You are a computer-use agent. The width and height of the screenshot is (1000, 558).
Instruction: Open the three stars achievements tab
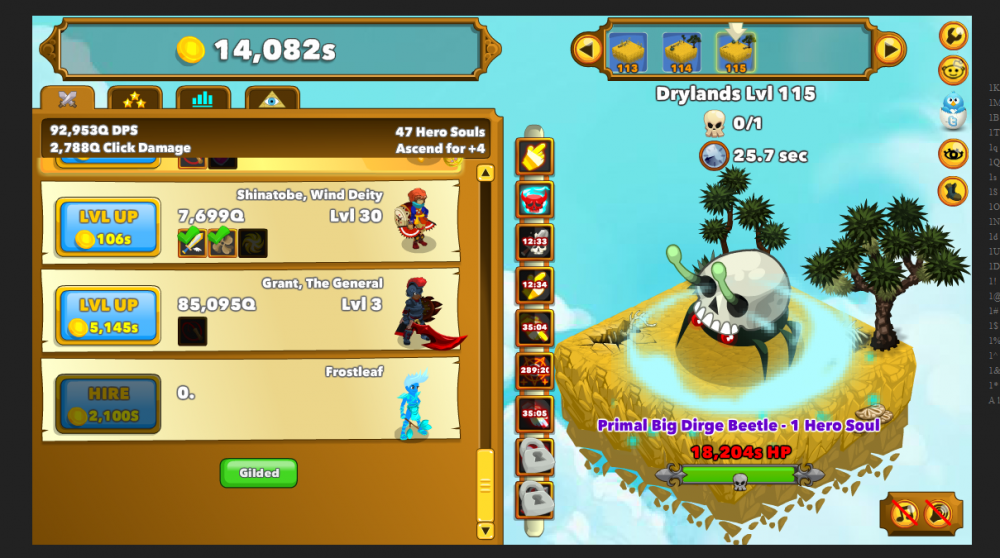tap(135, 99)
